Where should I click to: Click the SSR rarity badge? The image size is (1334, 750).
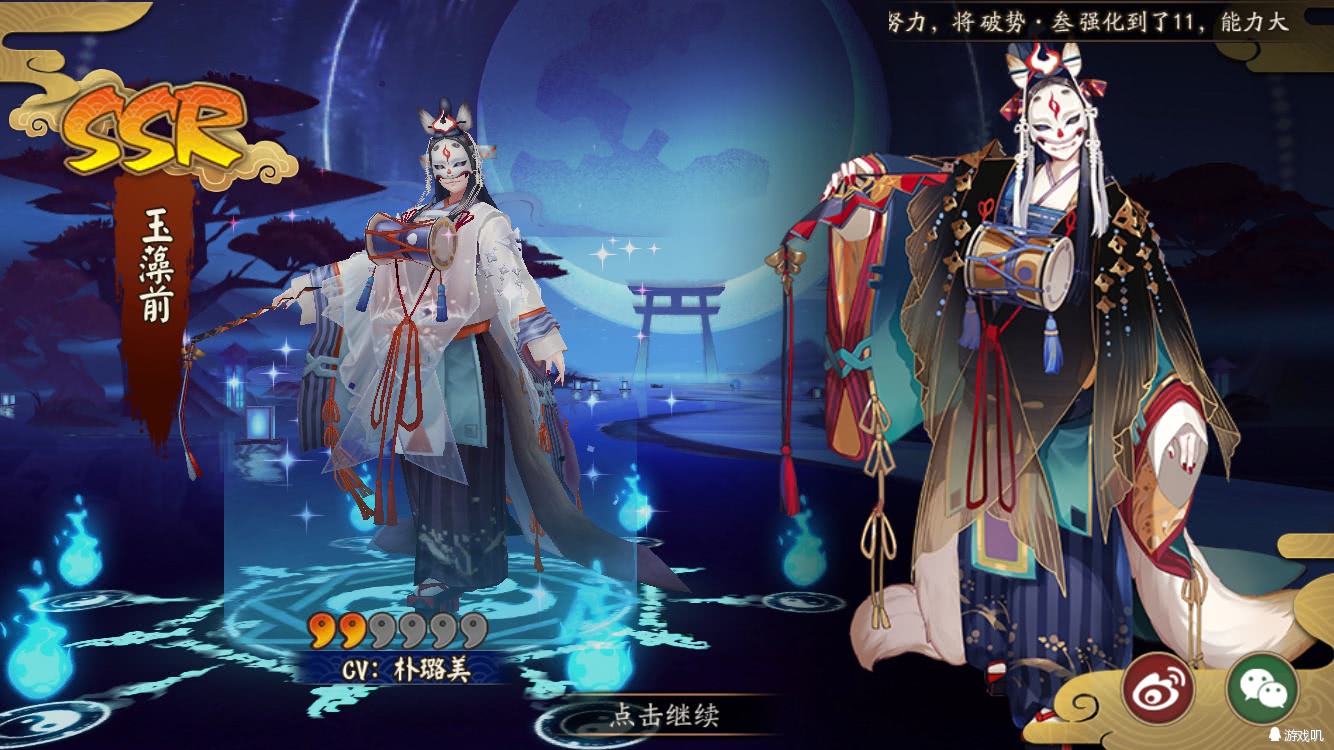coord(148,128)
